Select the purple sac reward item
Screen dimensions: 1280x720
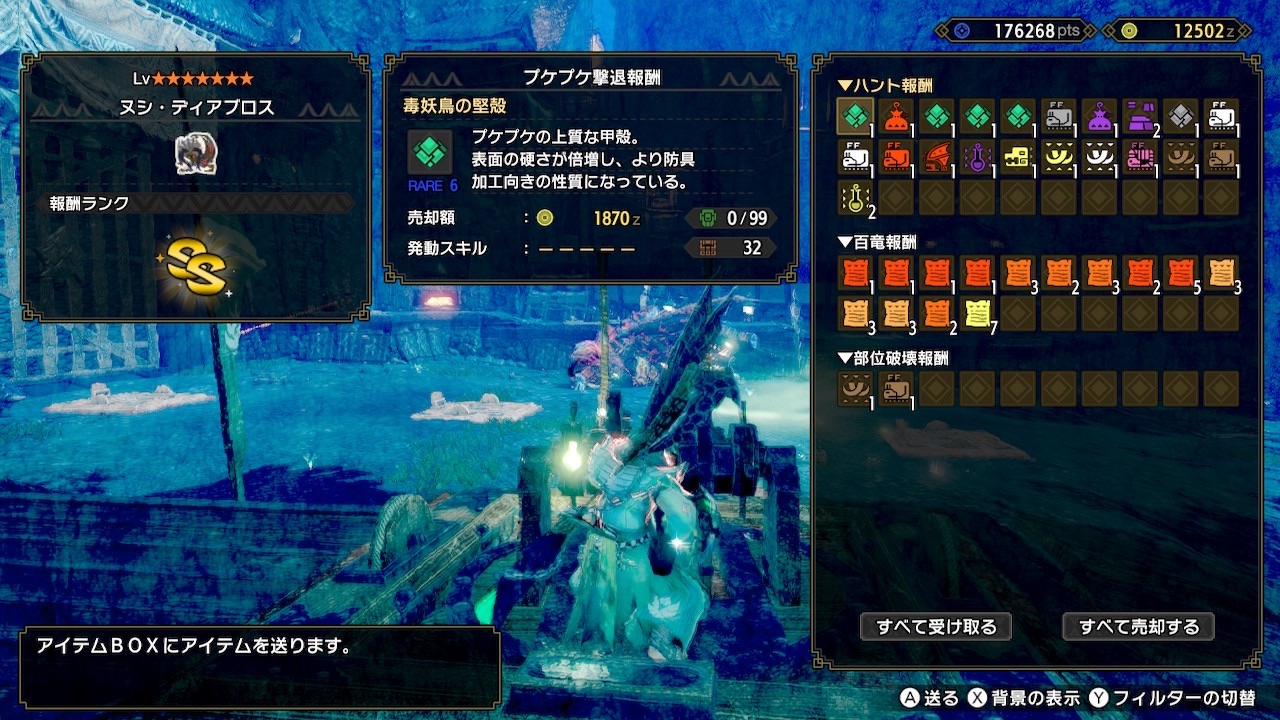(x=1099, y=116)
